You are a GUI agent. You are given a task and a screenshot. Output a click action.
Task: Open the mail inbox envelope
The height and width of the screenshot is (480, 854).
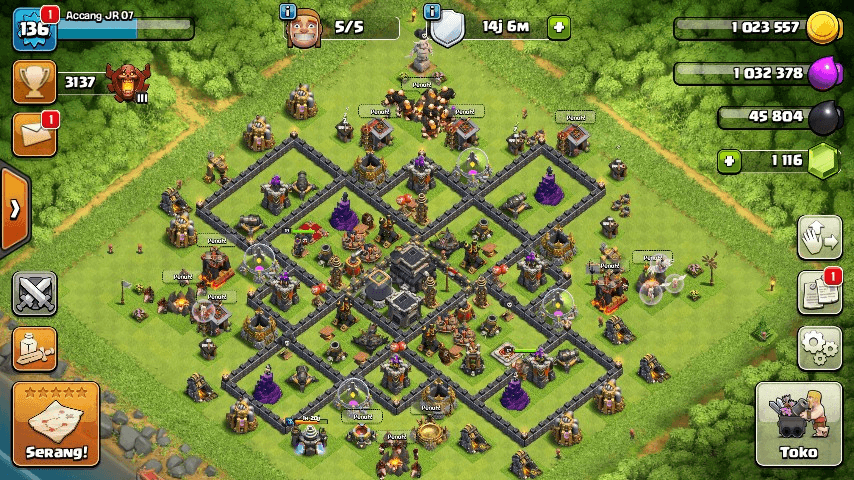click(x=34, y=135)
